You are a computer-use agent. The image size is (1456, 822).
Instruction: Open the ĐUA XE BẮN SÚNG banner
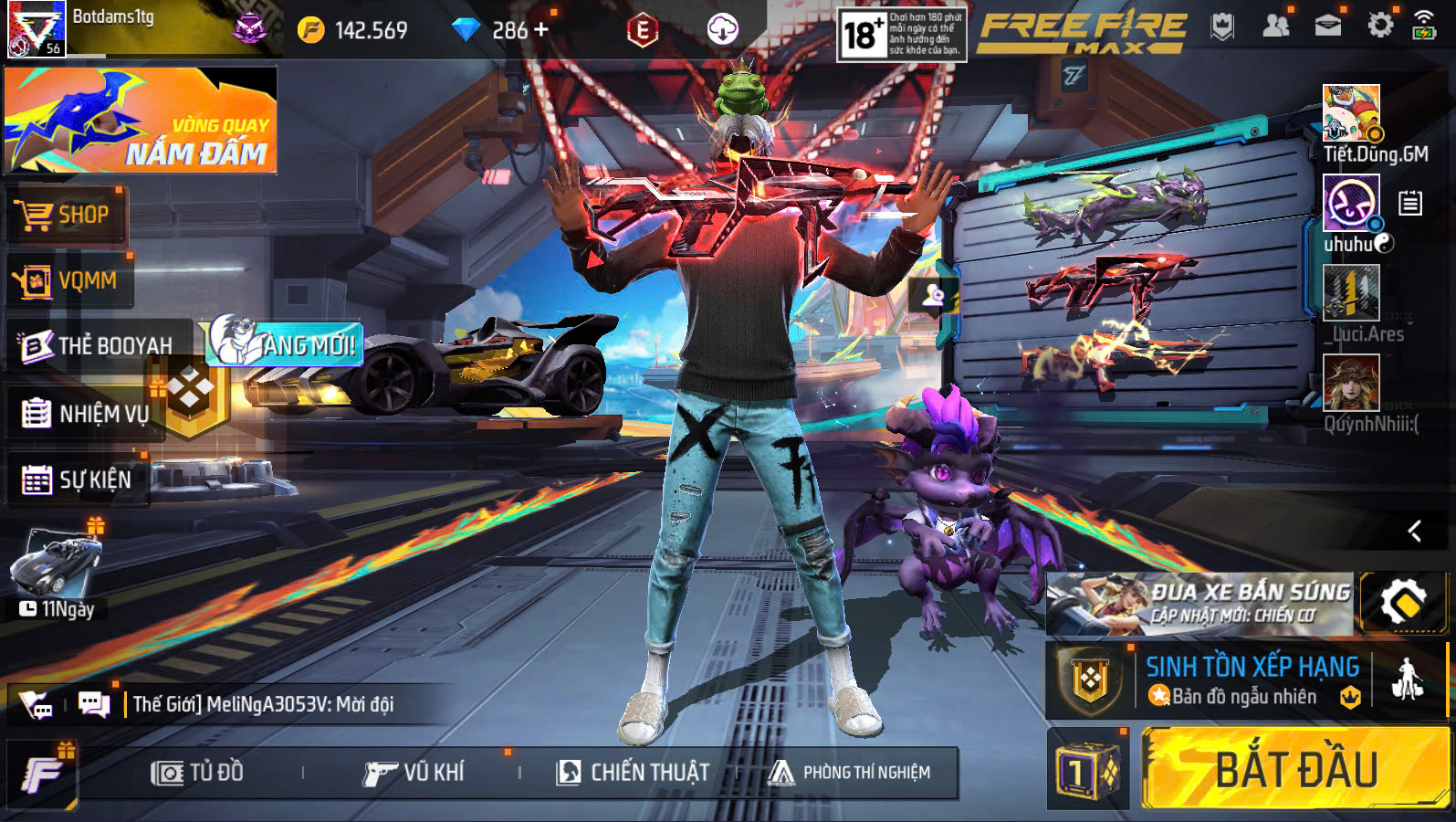click(x=1199, y=604)
